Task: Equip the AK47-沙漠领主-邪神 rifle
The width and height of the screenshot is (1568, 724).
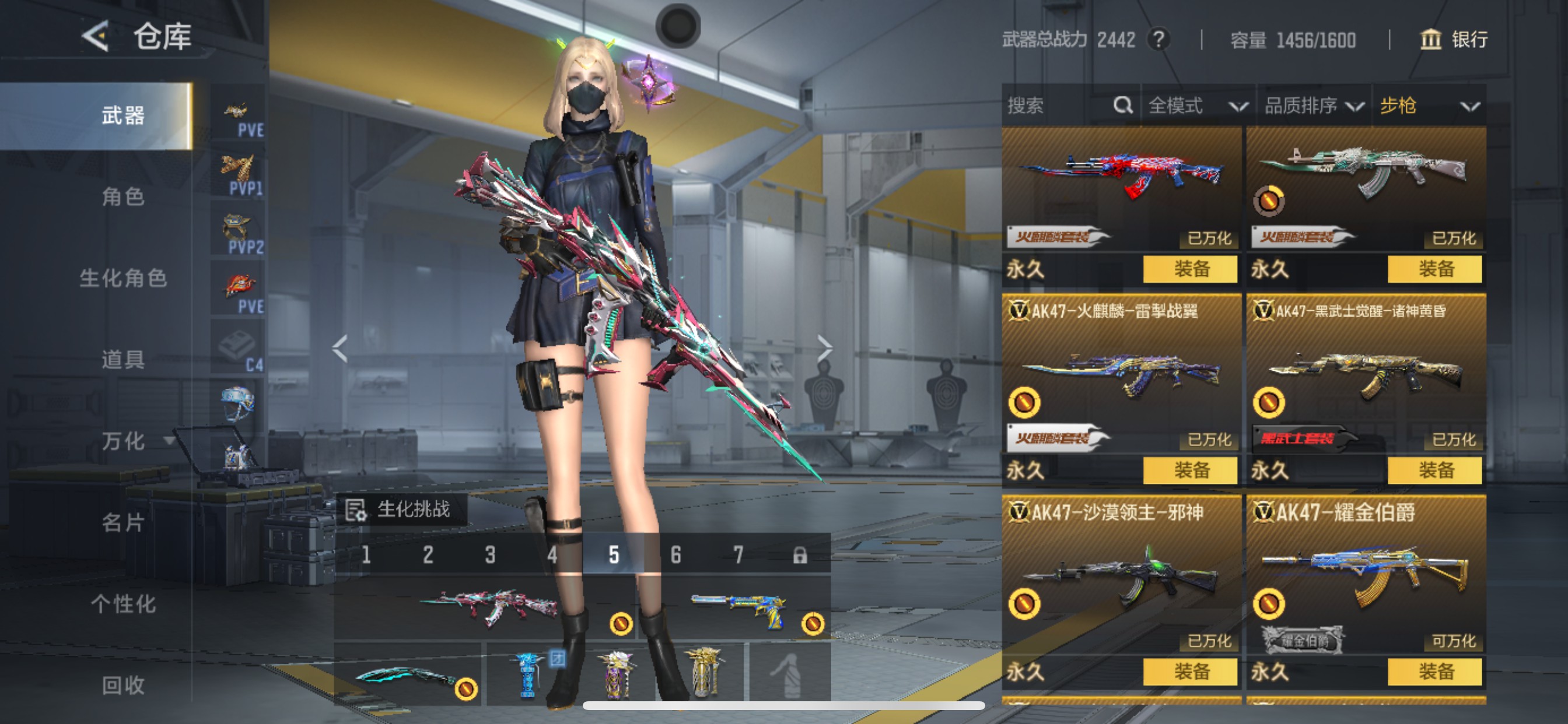Action: [x=1190, y=672]
